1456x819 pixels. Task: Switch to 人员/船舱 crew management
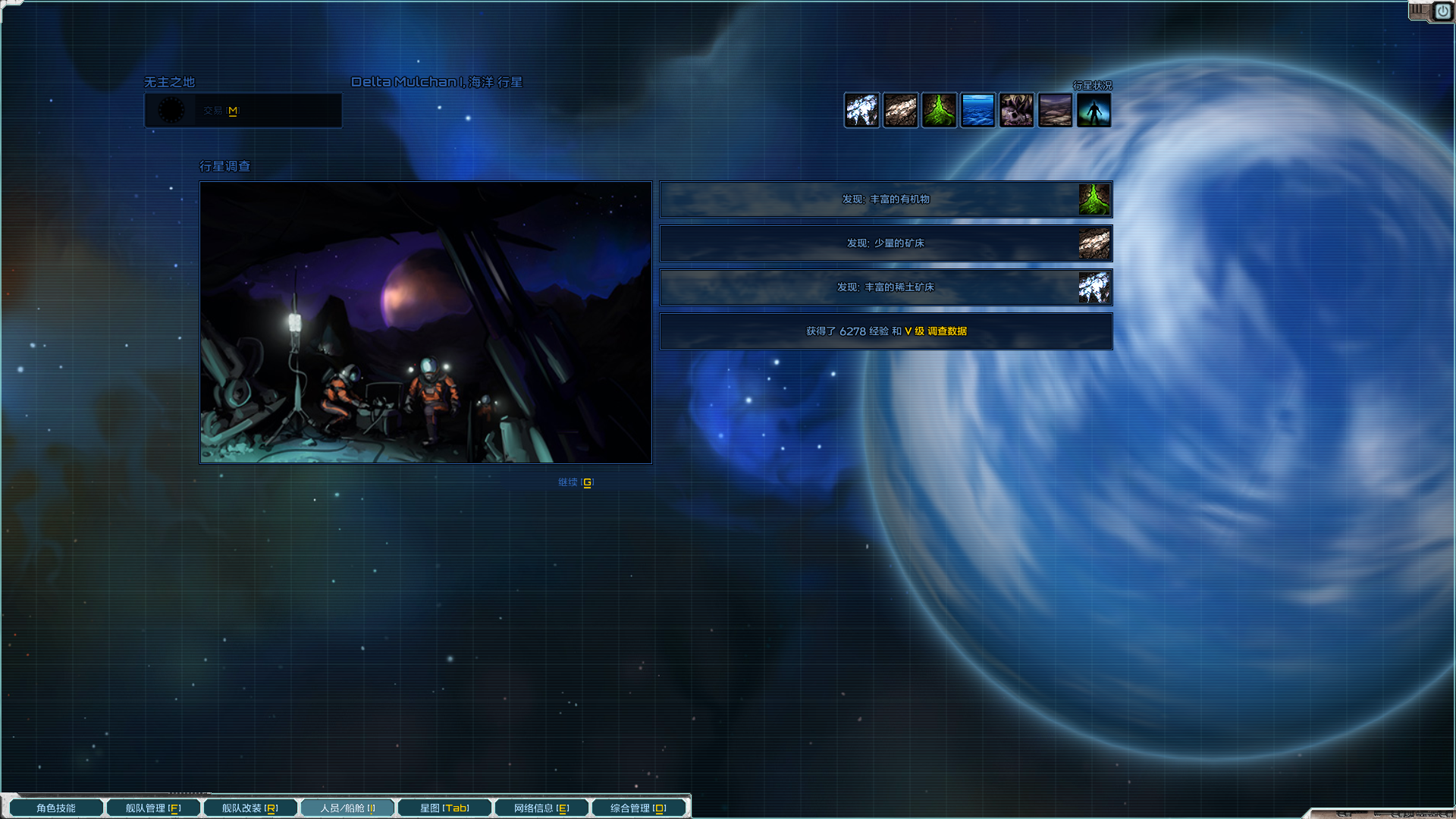347,808
